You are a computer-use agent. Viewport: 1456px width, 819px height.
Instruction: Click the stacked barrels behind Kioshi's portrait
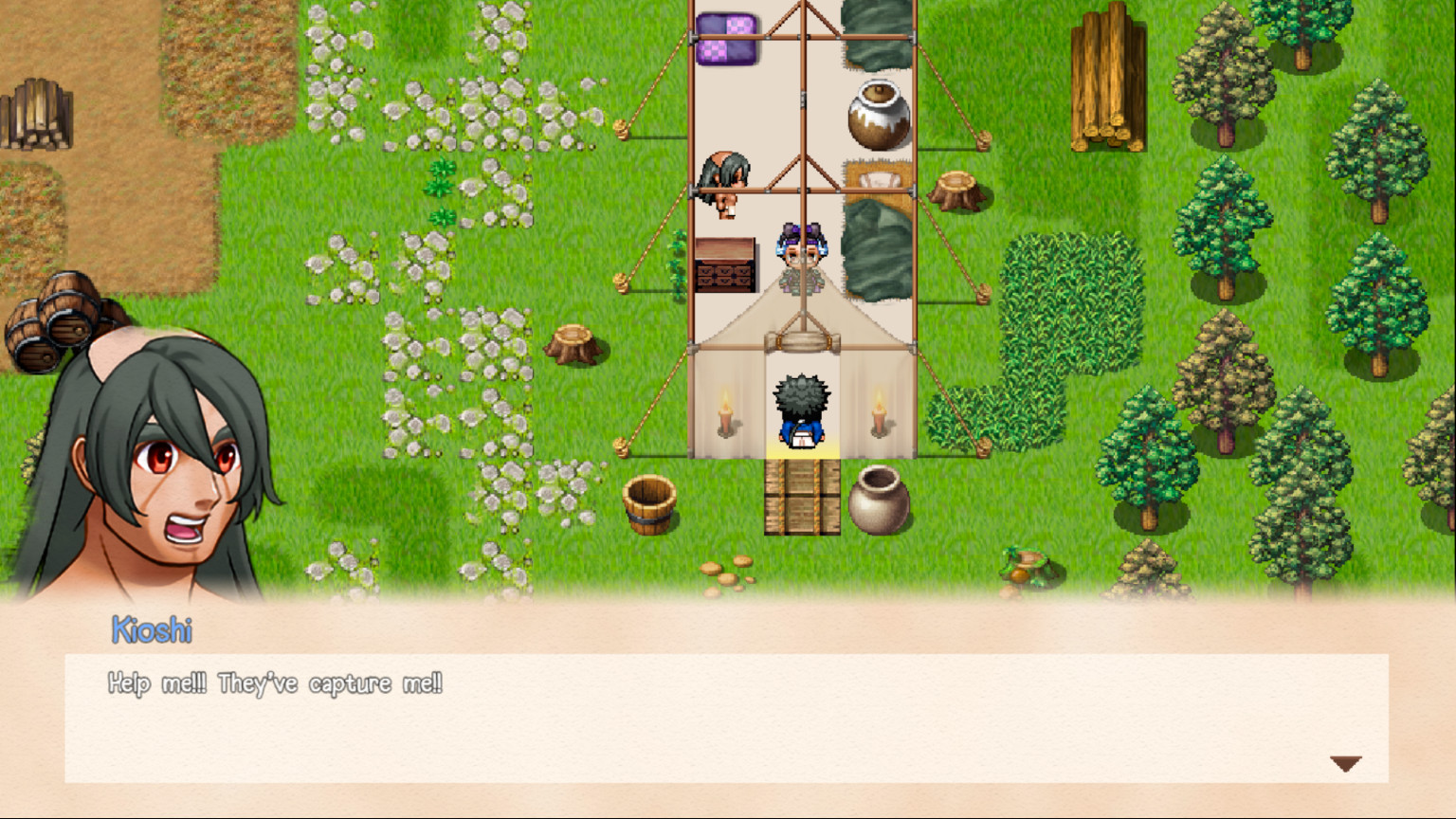[x=52, y=322]
